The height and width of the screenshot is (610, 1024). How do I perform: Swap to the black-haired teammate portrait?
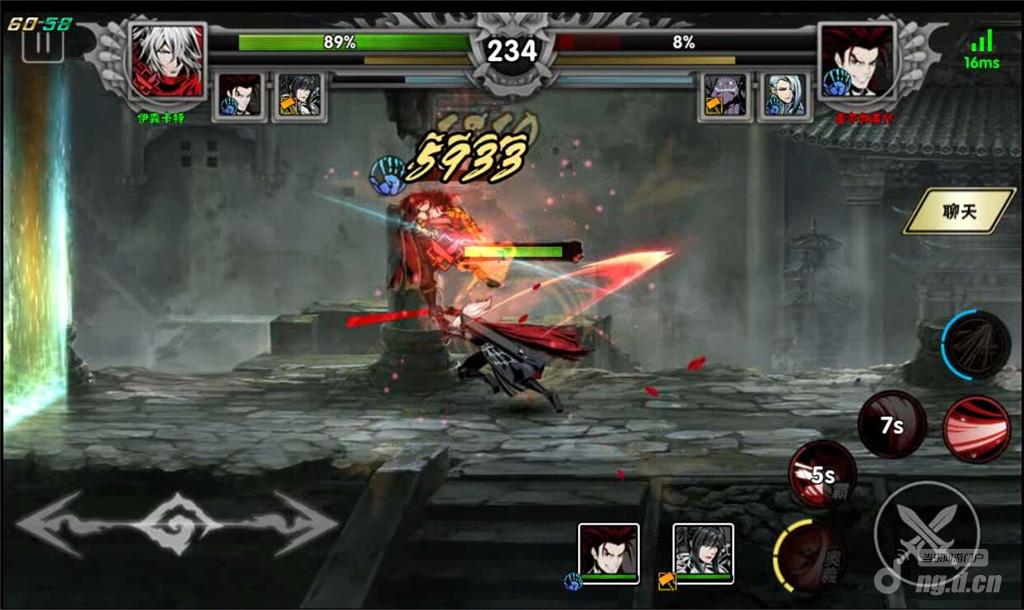click(x=703, y=552)
